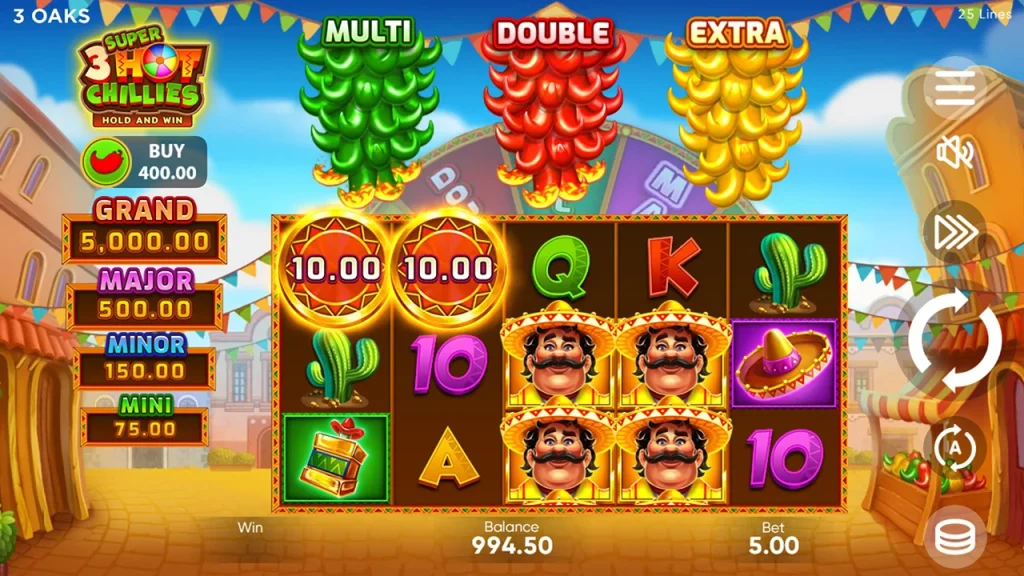The width and height of the screenshot is (1024, 576).
Task: Open the hamburger menu
Action: [955, 90]
